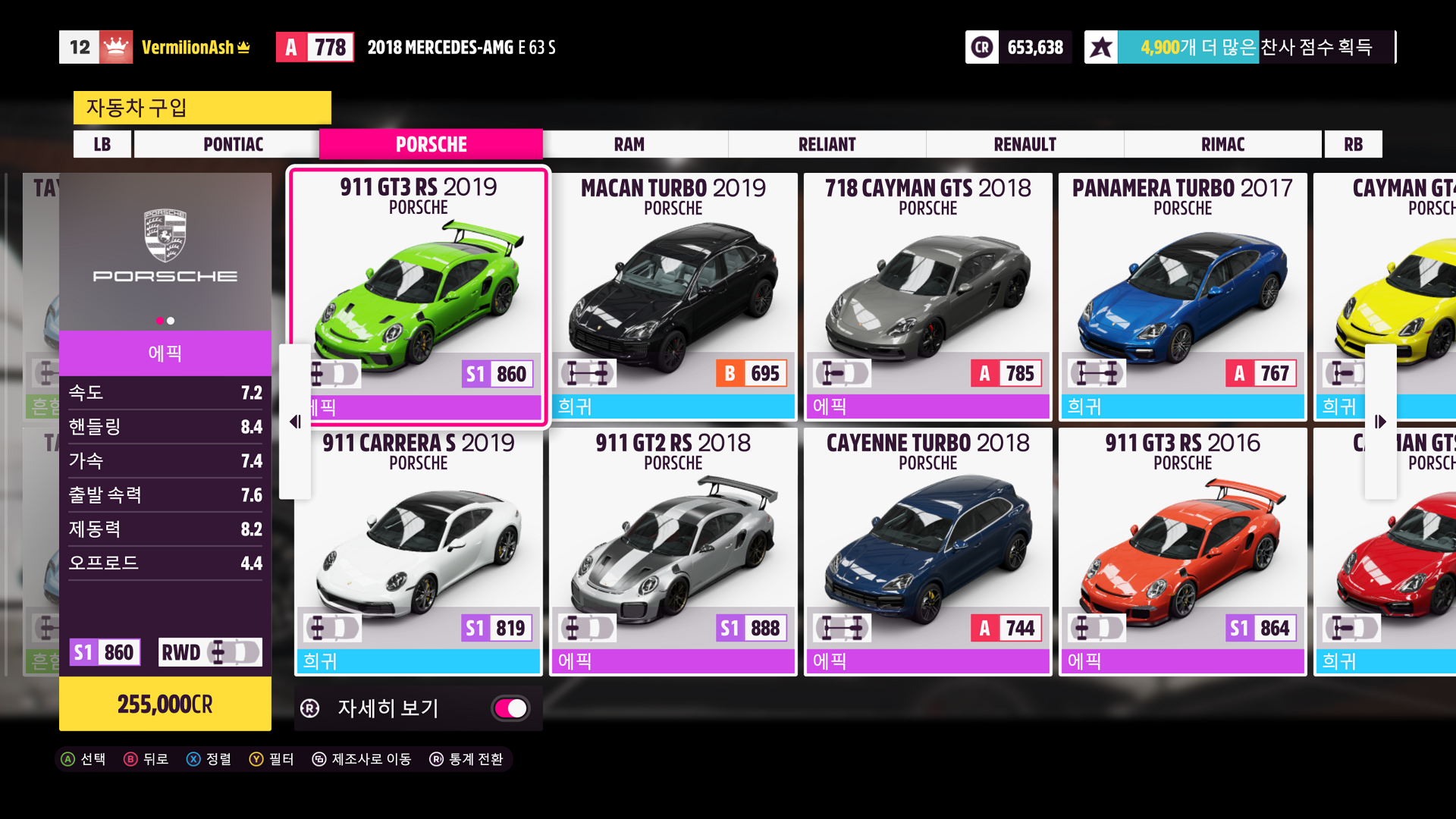1456x819 pixels.
Task: Select the white 911 Carrera S 2019
Action: point(419,551)
